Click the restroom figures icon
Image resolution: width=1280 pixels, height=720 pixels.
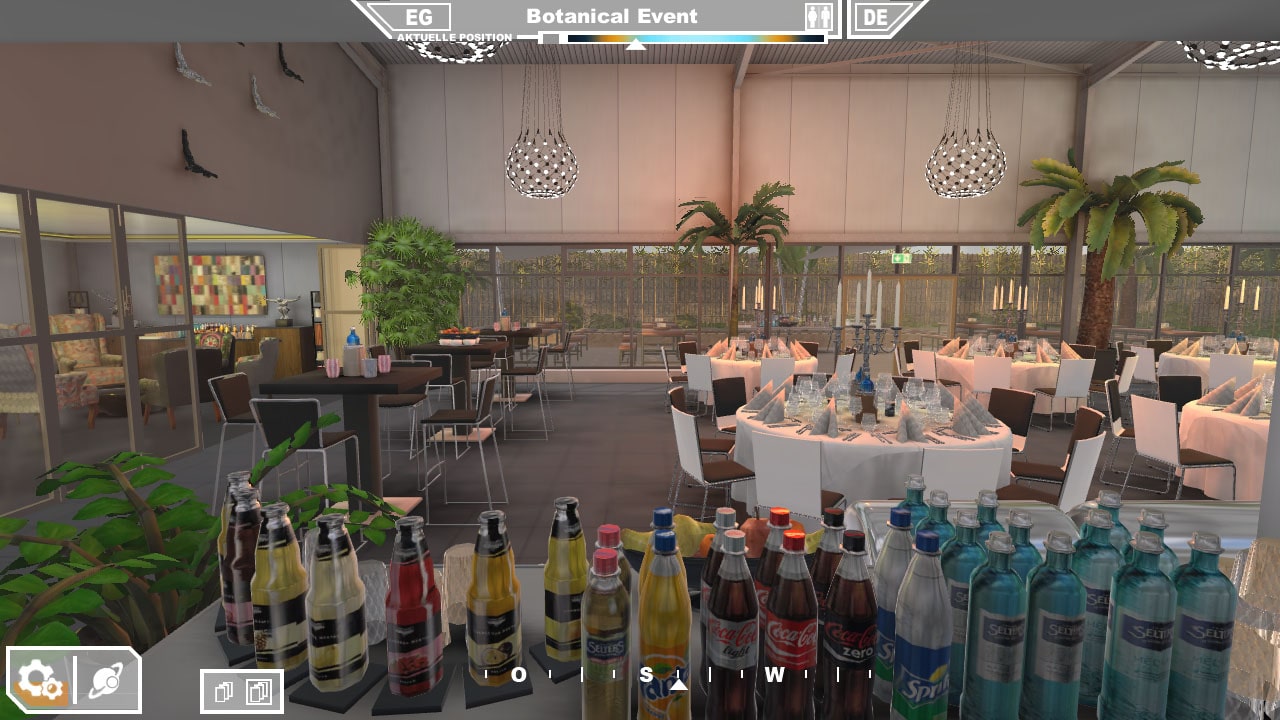pos(818,17)
